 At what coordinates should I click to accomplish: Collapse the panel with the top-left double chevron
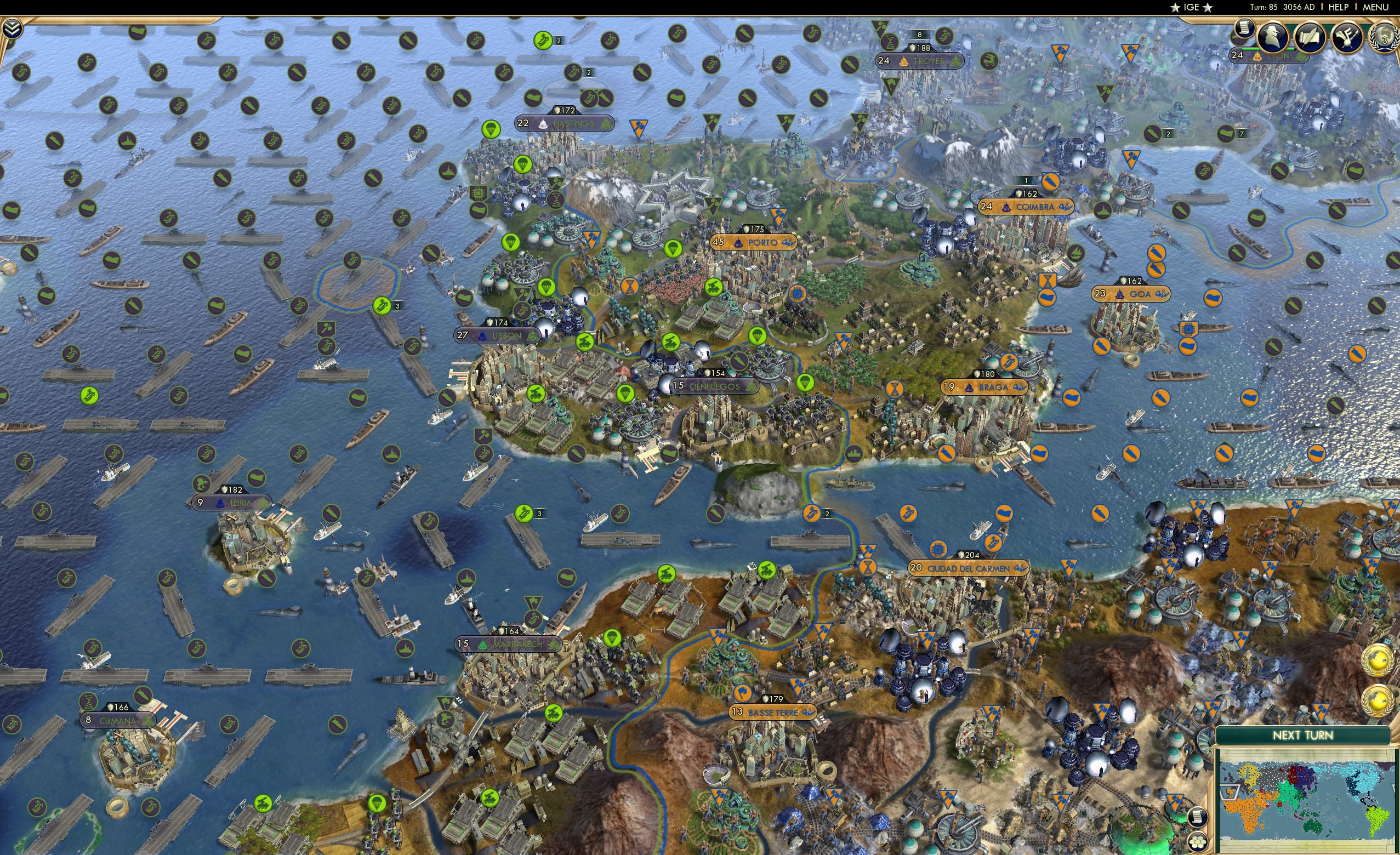[x=12, y=27]
